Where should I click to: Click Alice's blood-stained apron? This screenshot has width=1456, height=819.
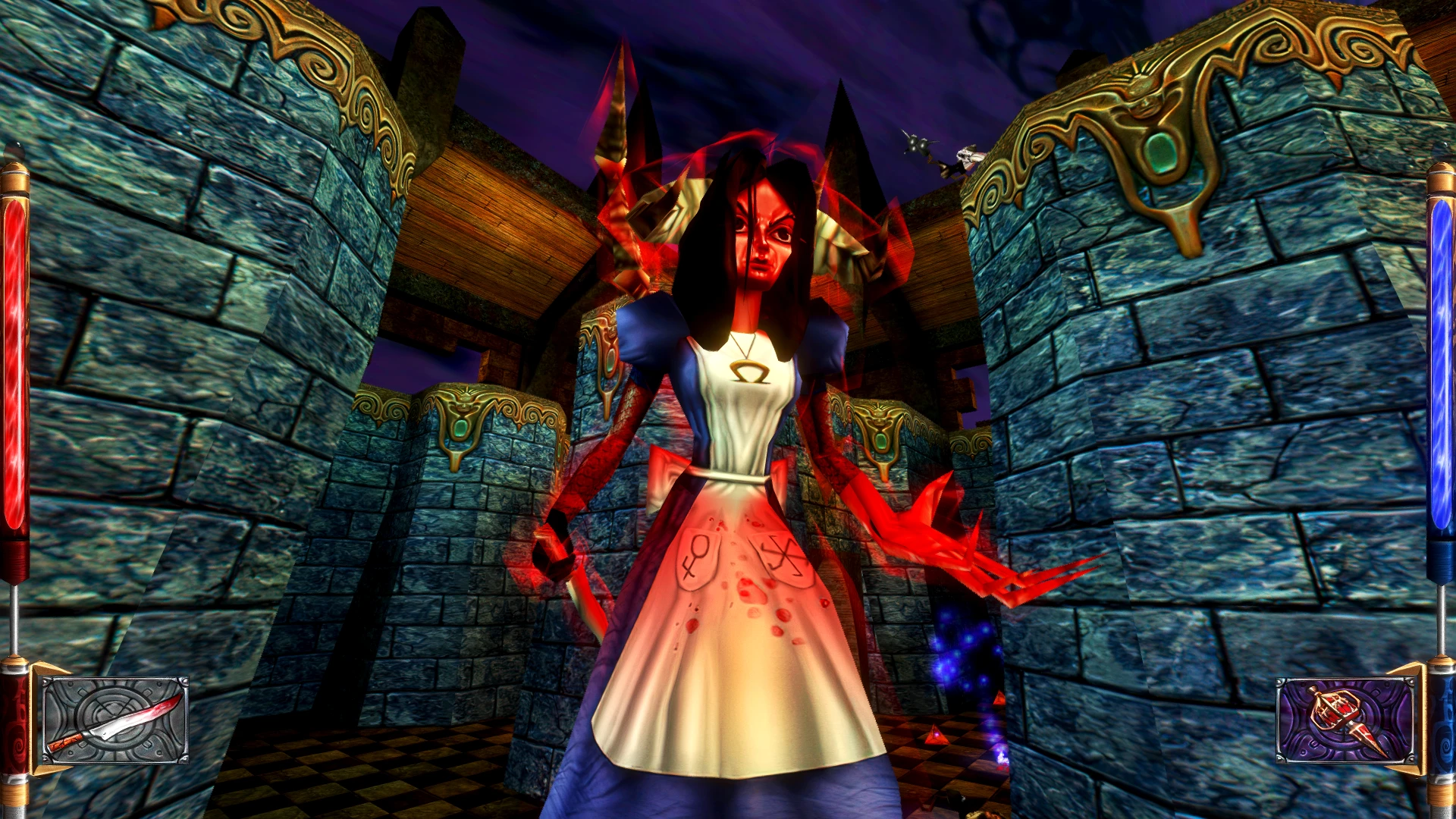747,599
